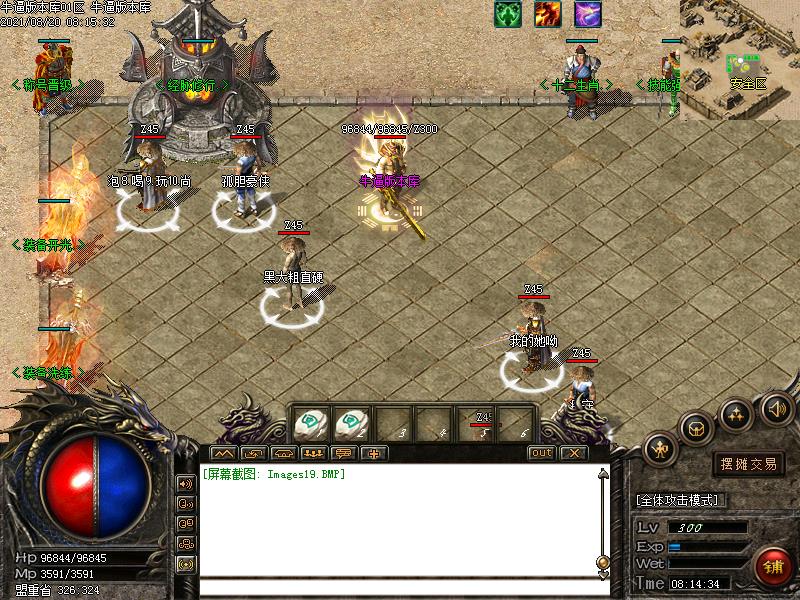Toggle sound with the speaker icon
Image resolution: width=800 pixels, height=600 pixels.
point(776,407)
